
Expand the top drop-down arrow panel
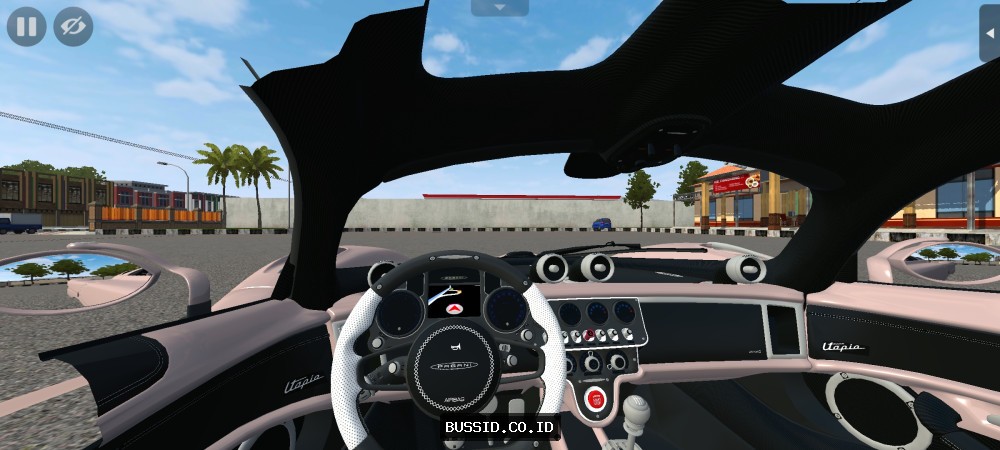point(499,7)
